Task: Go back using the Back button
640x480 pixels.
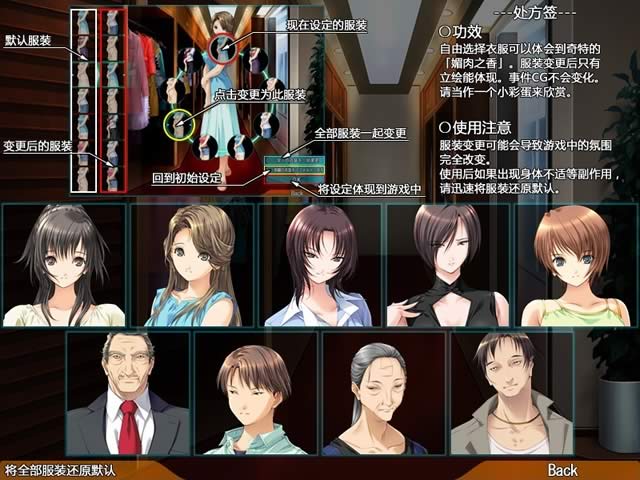Action: point(562,469)
